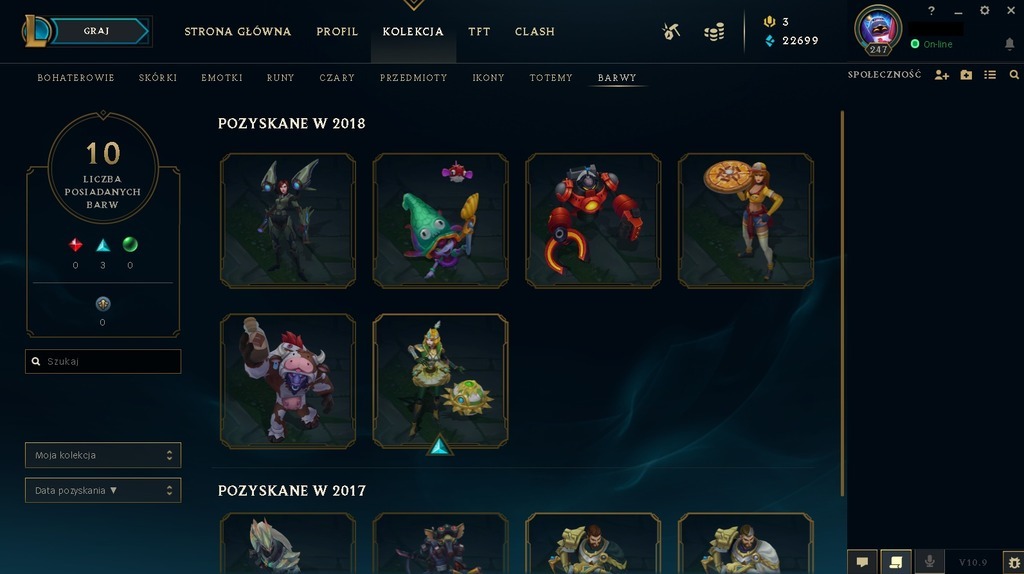Screen dimensions: 1024x574
Task: Open the Moja kolekcja dropdown
Action: click(x=103, y=455)
